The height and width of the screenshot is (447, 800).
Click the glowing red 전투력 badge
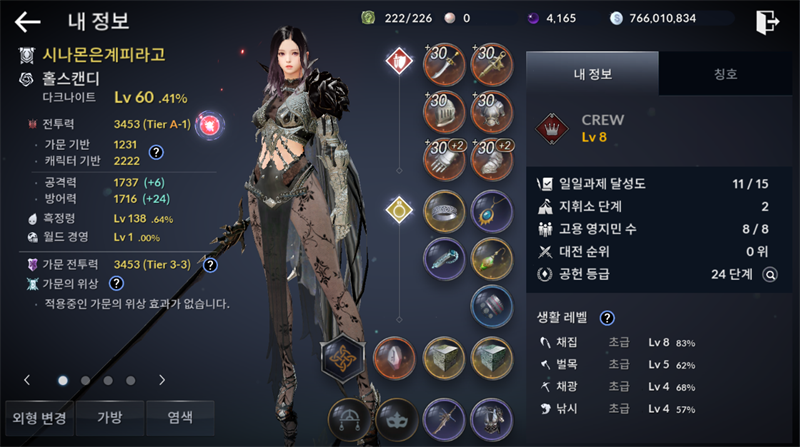(211, 124)
